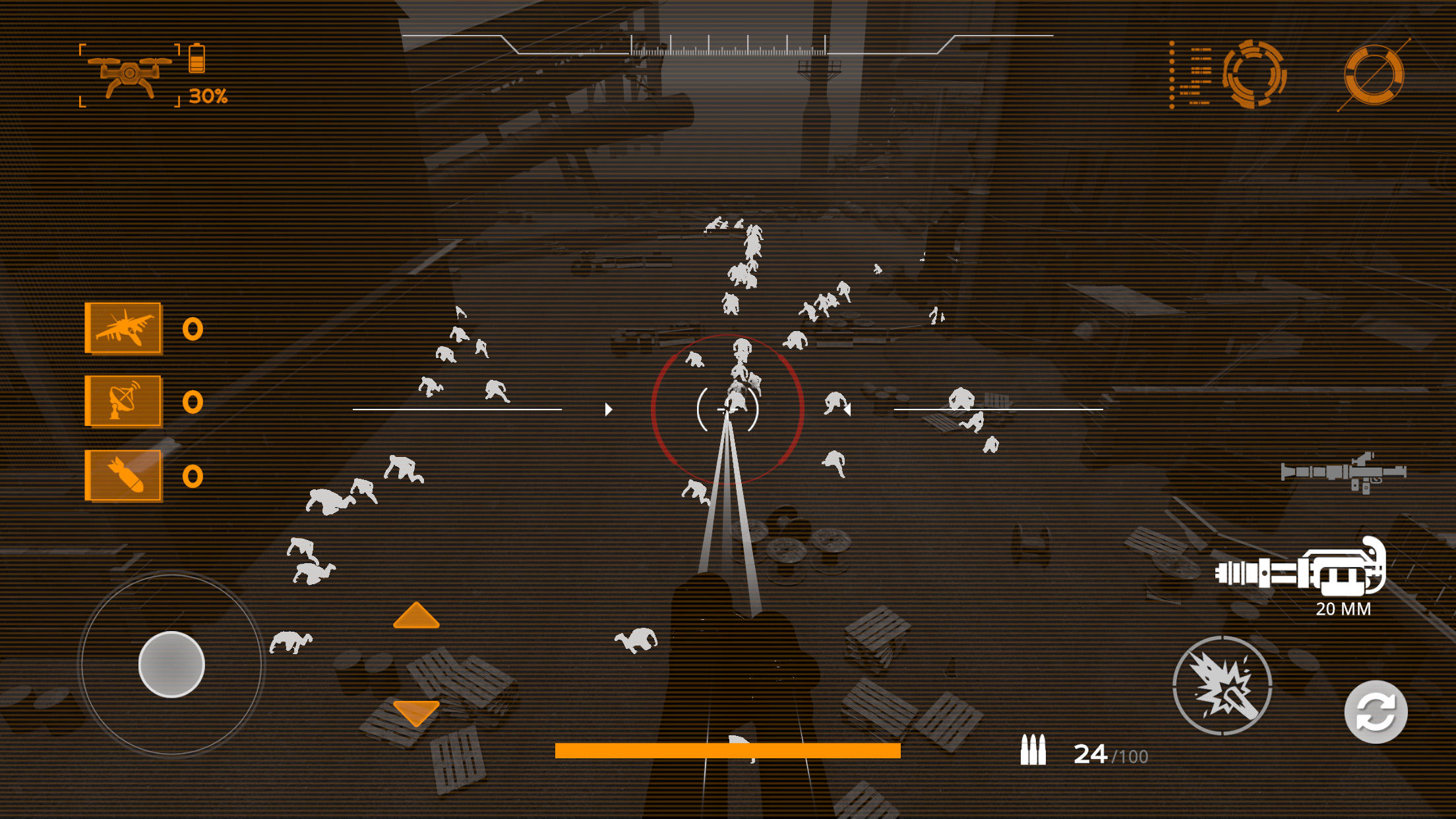Image resolution: width=1456 pixels, height=819 pixels.
Task: Activate the satellite dish support ability
Action: click(123, 400)
